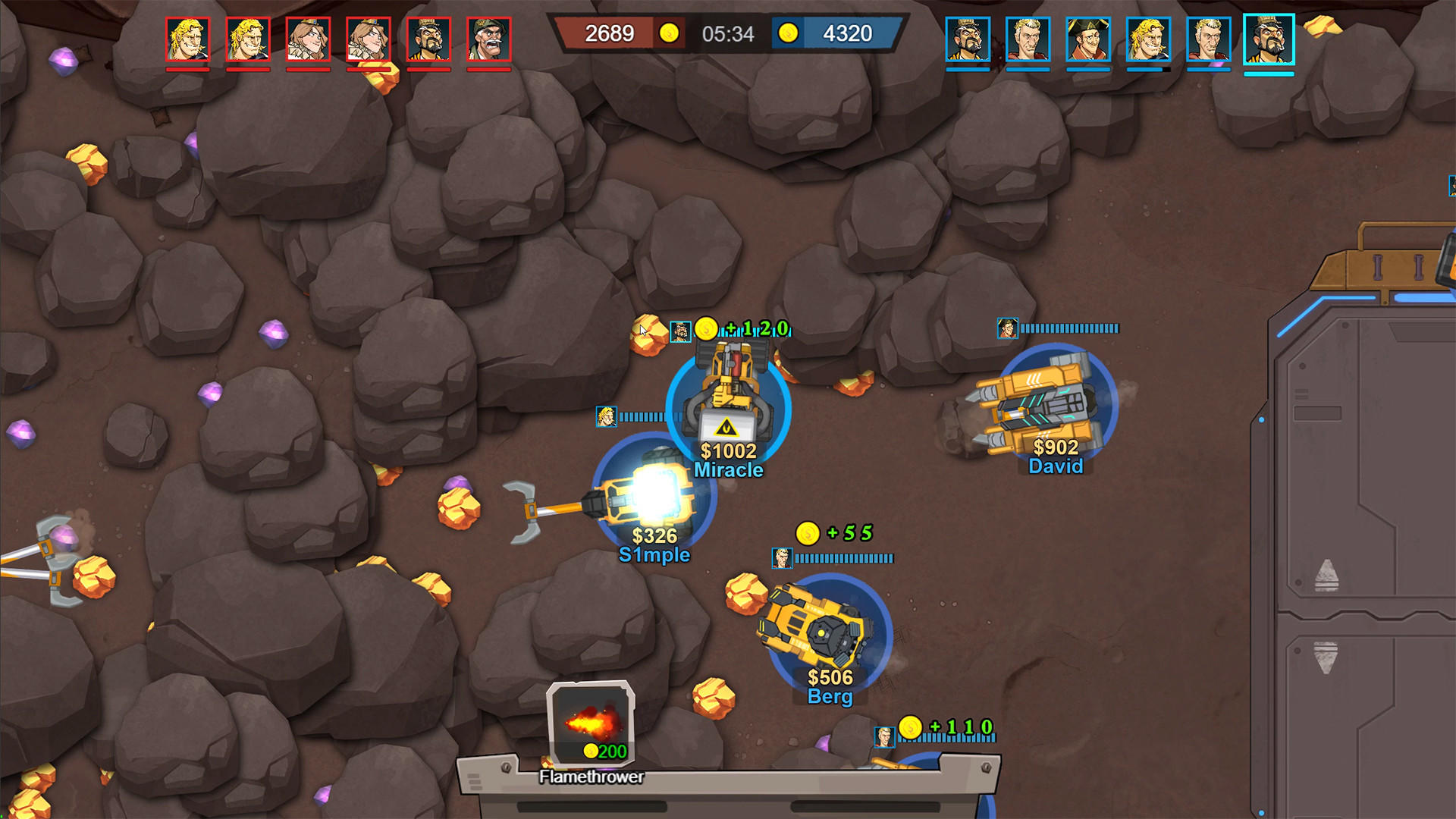Click the mini portrait icon above S1mple's harvester
This screenshot has height=819, width=1456.
[605, 416]
